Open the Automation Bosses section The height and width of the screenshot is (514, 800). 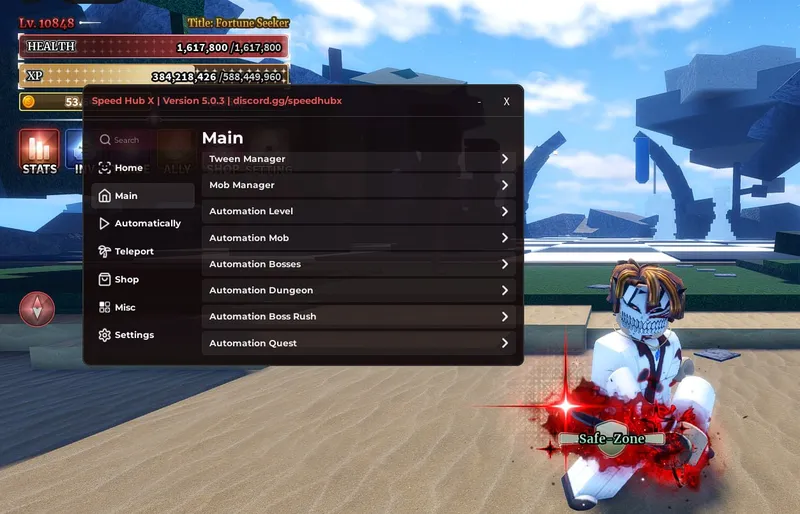(360, 264)
